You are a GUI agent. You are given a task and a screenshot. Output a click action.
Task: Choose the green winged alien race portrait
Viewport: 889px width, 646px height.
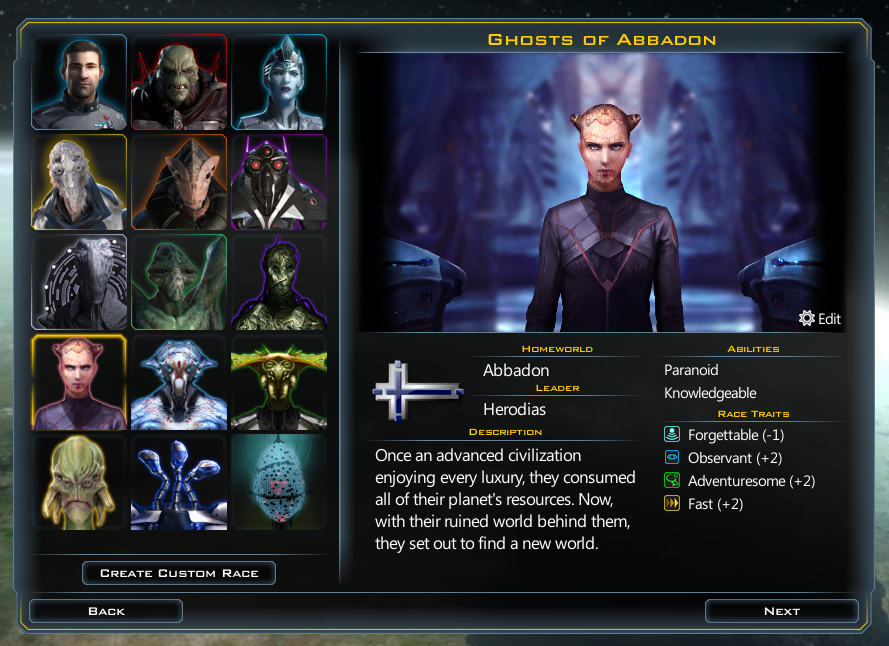(179, 282)
